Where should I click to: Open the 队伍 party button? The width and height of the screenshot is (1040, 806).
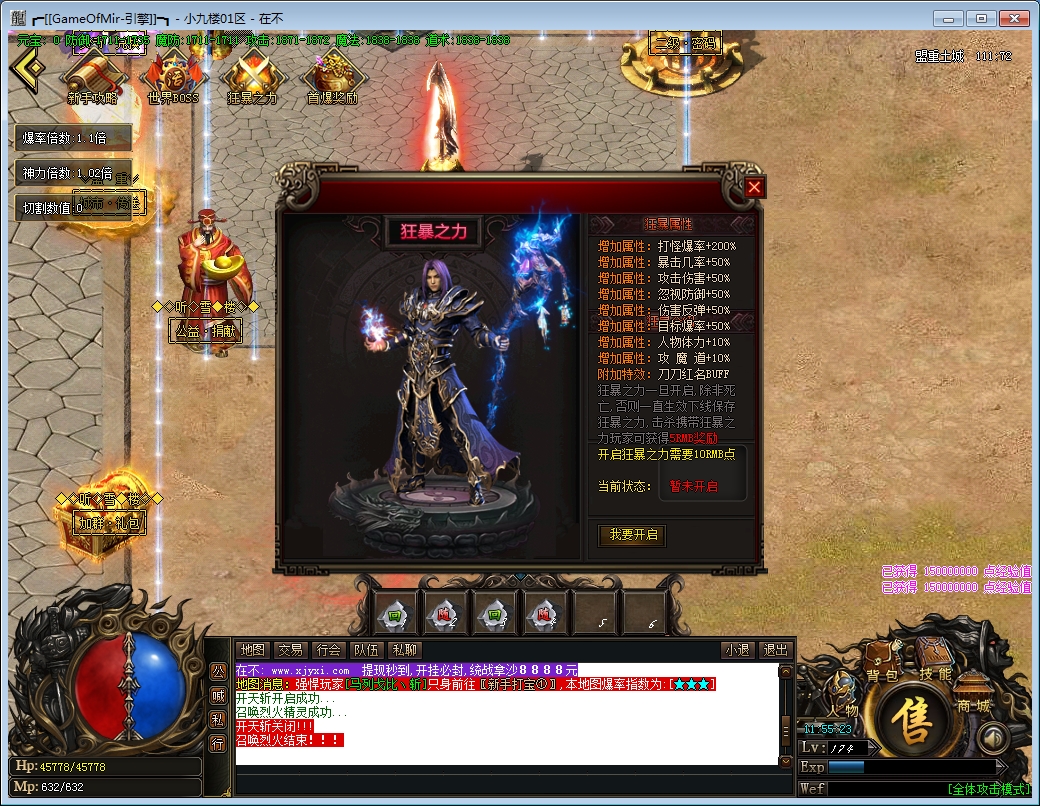pyautogui.click(x=366, y=650)
